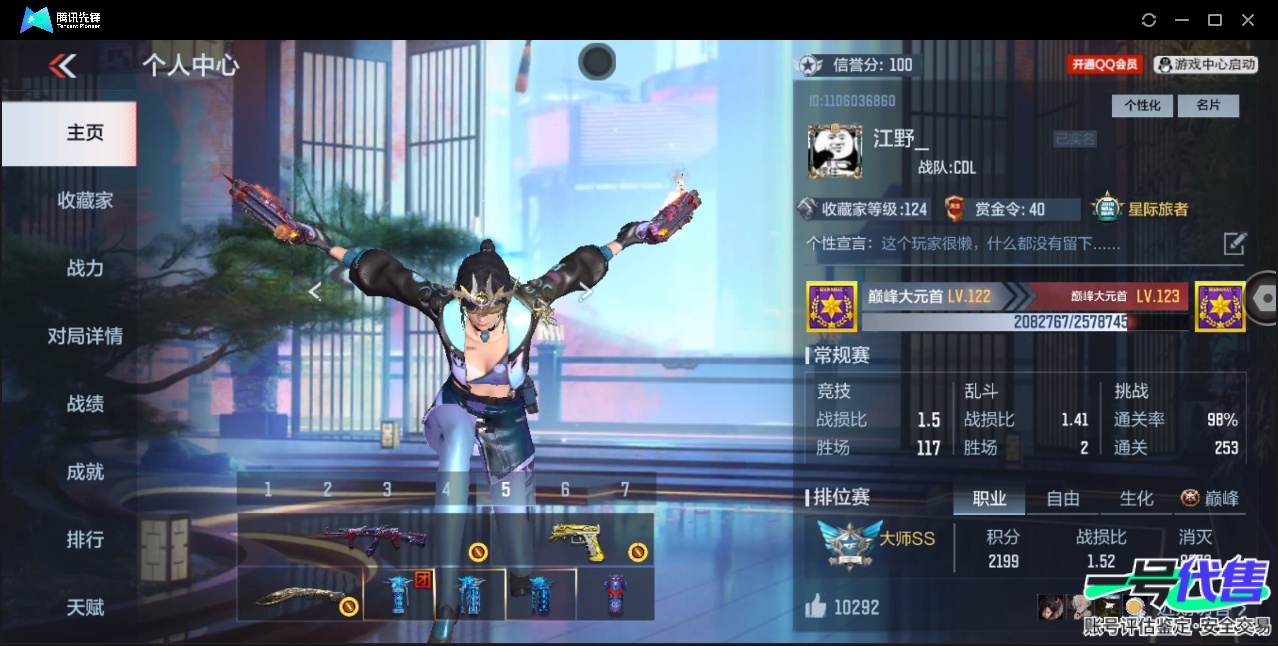Image resolution: width=1278 pixels, height=646 pixels.
Task: Select loadout number 3
Action: [x=387, y=489]
